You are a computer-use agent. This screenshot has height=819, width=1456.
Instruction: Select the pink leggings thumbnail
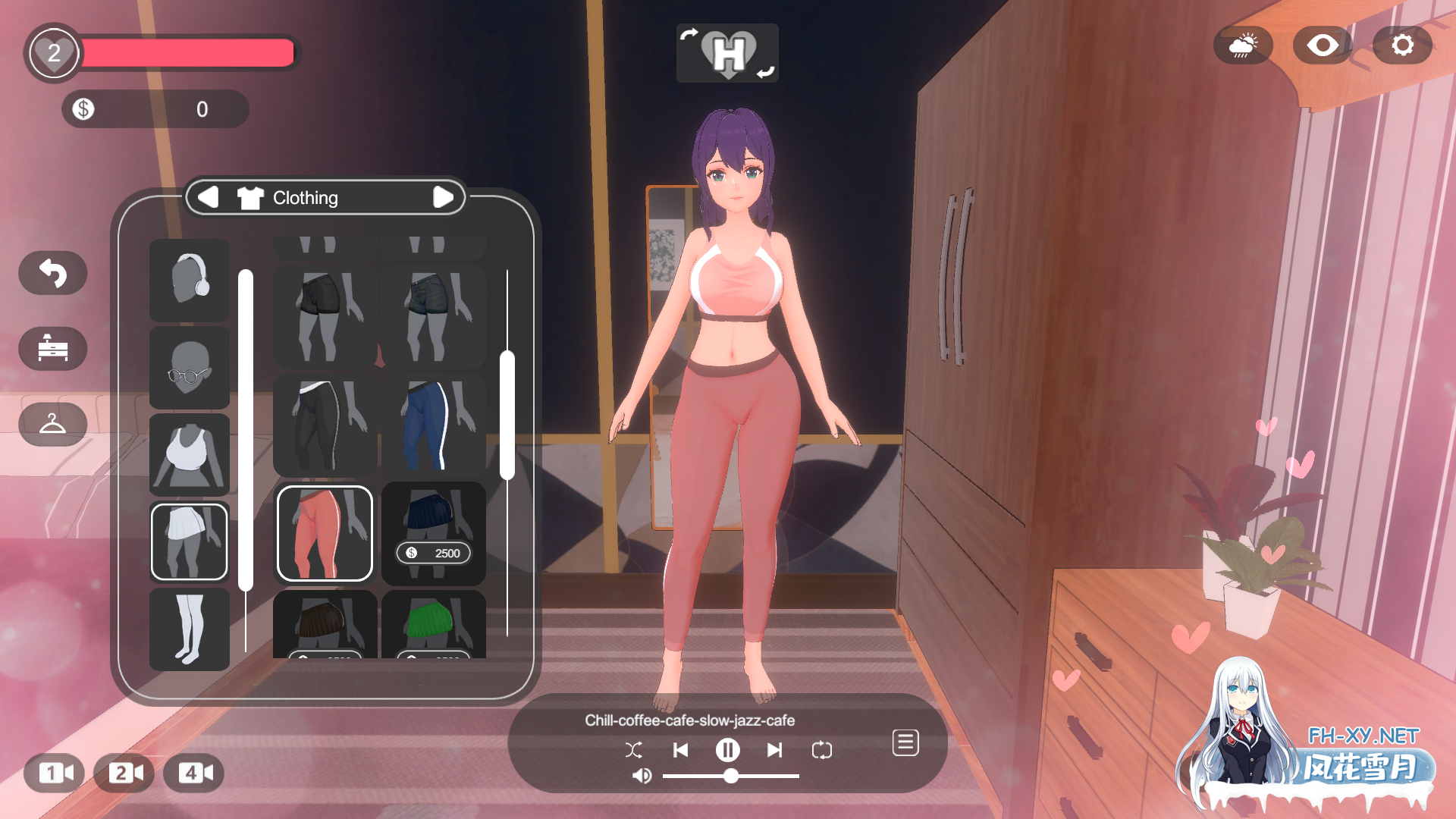tap(324, 533)
